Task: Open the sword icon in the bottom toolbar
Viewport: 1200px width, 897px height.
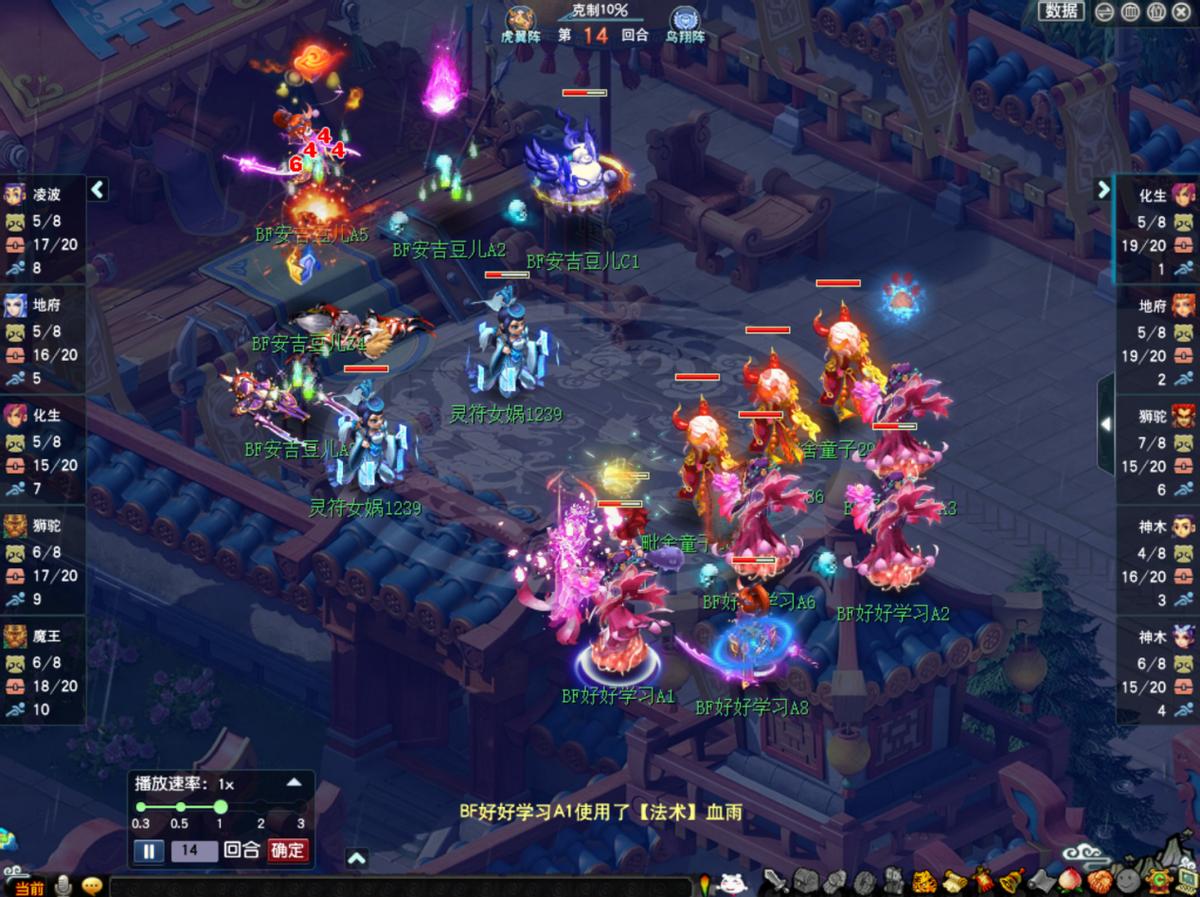Action: 775,882
